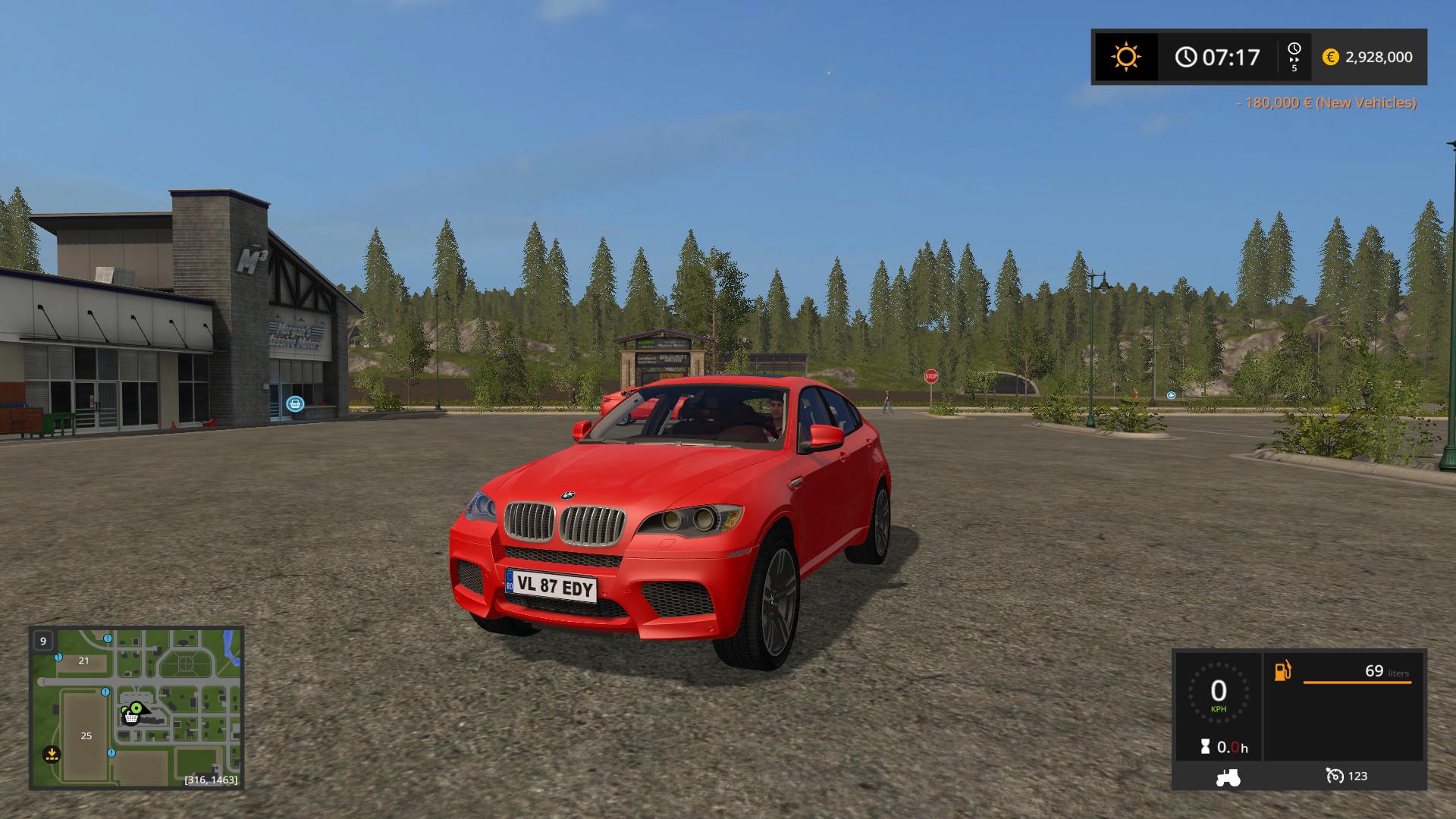The height and width of the screenshot is (819, 1456).
Task: Select the shop basket marker on minimap
Action: click(x=132, y=714)
